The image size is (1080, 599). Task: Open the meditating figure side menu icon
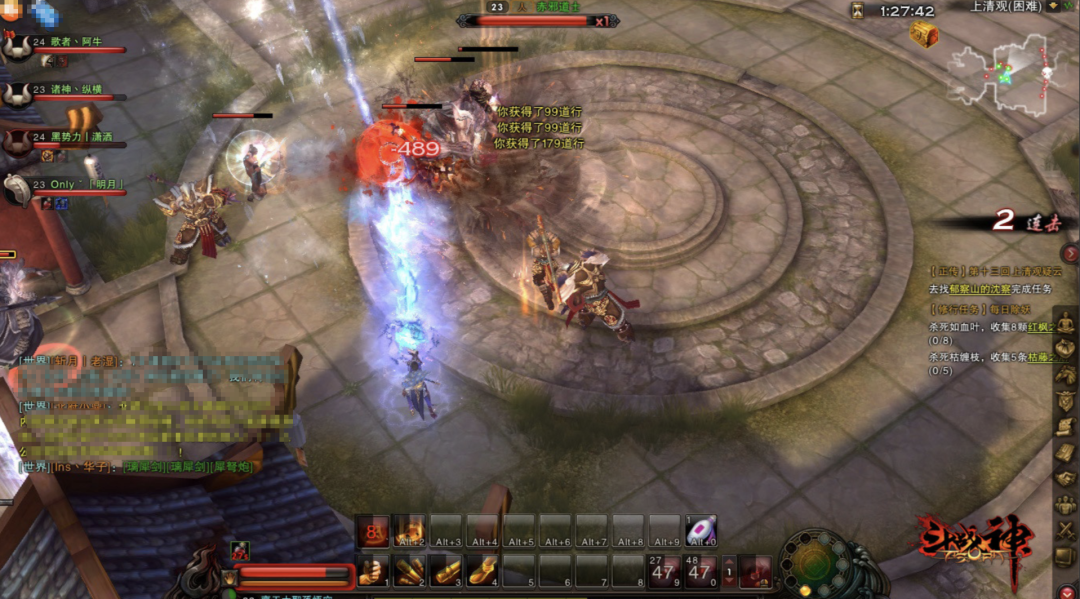coord(1066,323)
